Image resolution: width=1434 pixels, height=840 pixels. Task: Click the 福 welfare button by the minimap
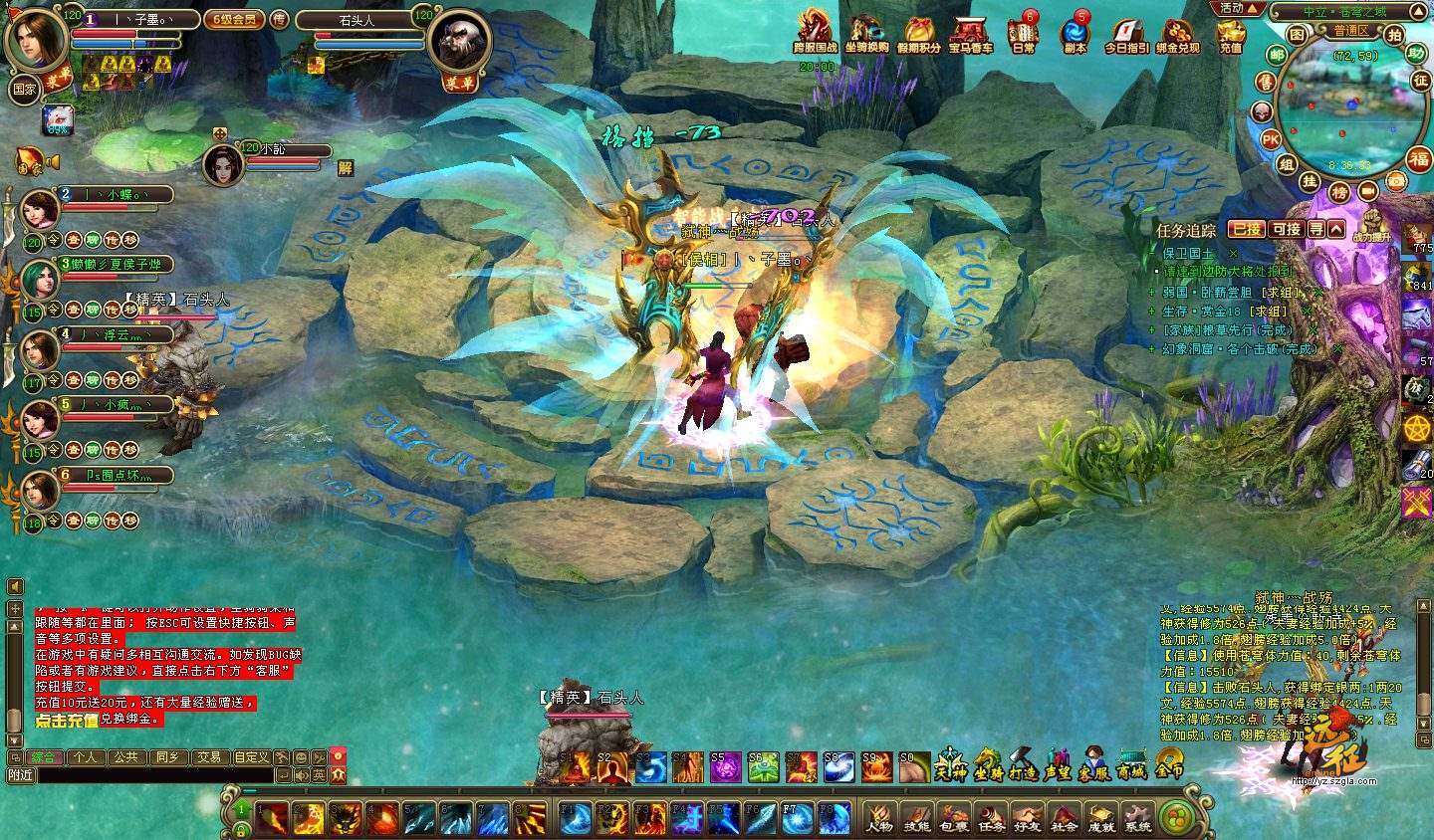(x=1420, y=159)
